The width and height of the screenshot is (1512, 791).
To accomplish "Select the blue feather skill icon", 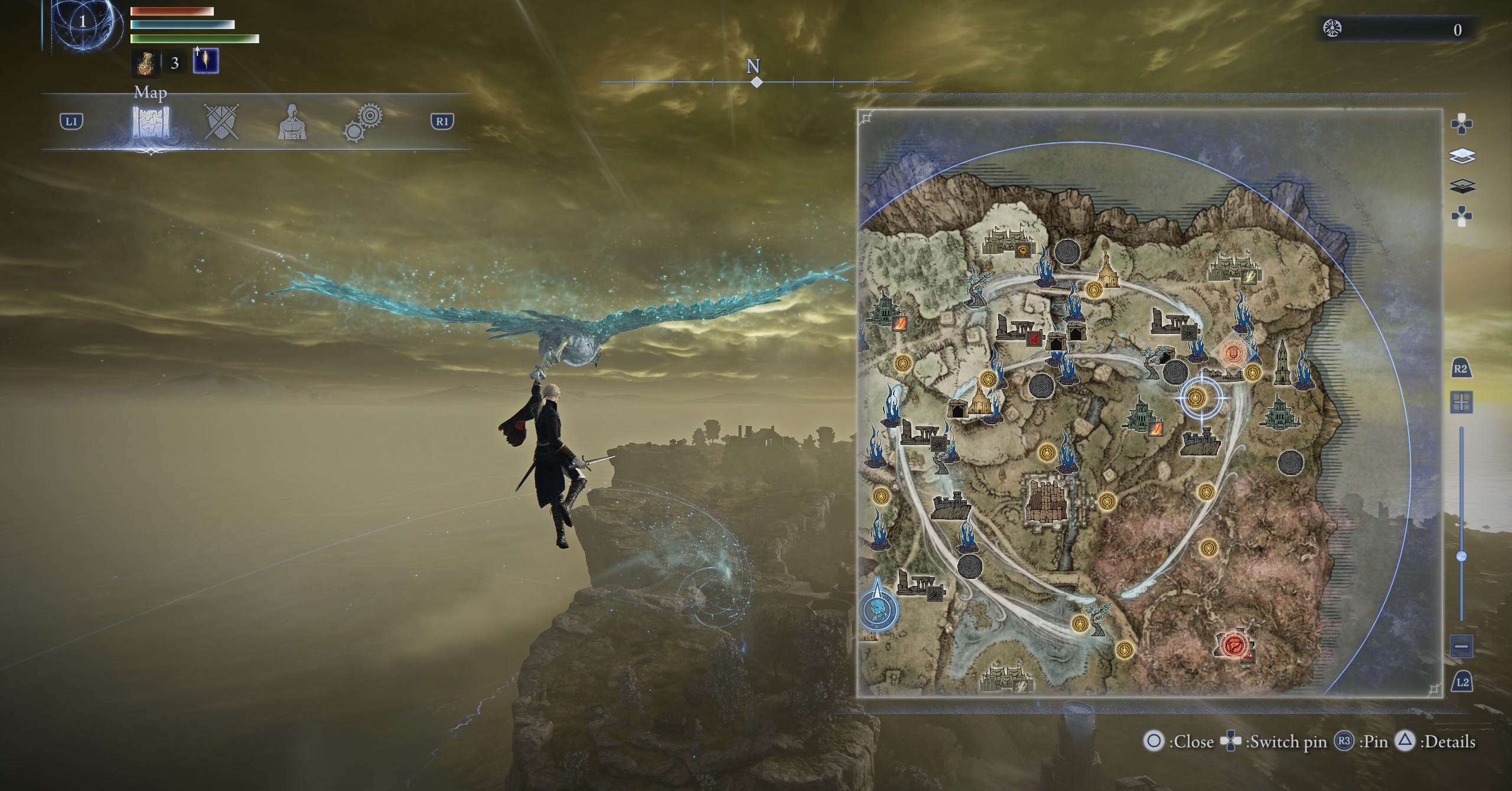I will (206, 61).
